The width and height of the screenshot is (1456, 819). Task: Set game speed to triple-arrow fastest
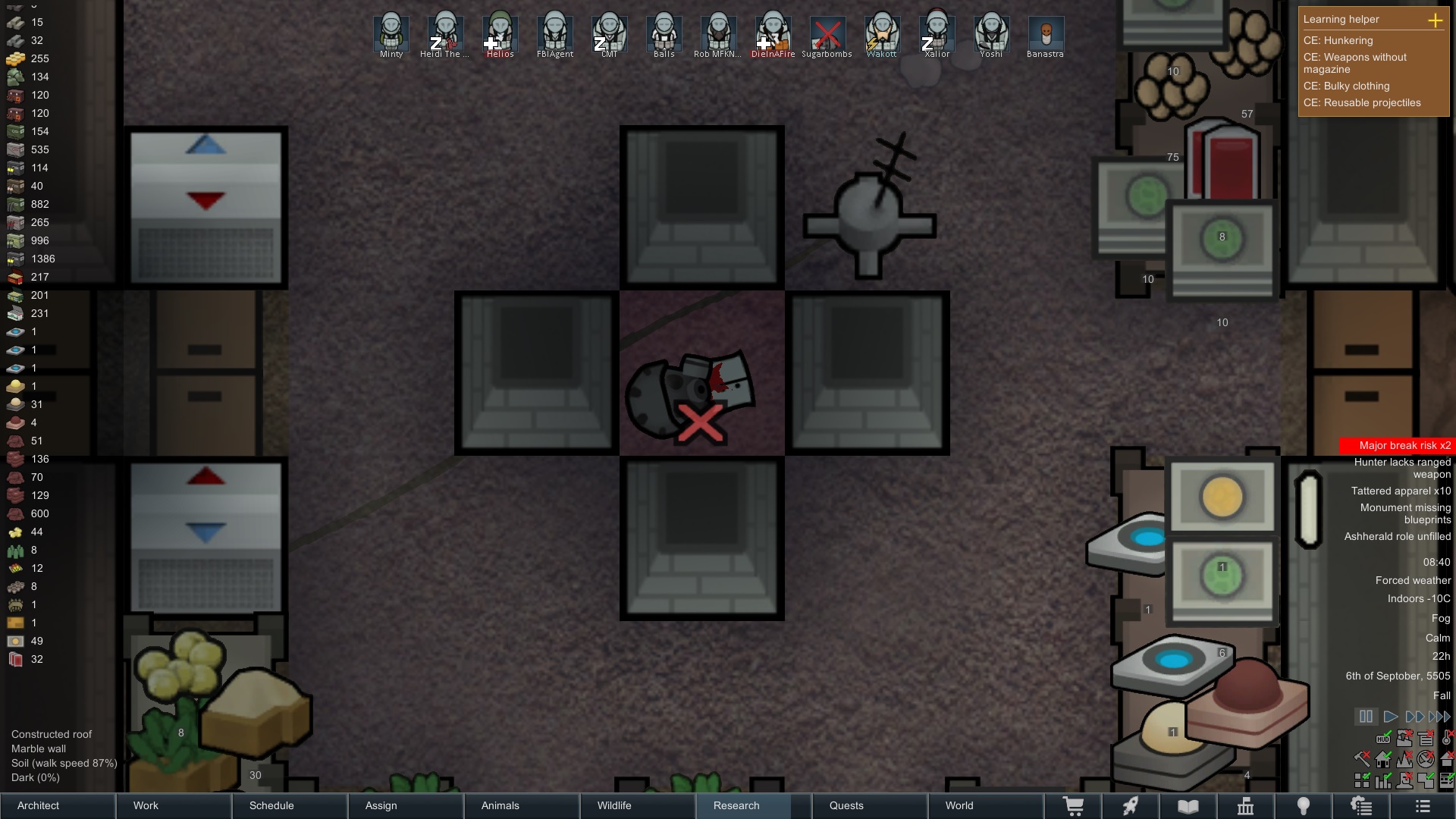1439,717
